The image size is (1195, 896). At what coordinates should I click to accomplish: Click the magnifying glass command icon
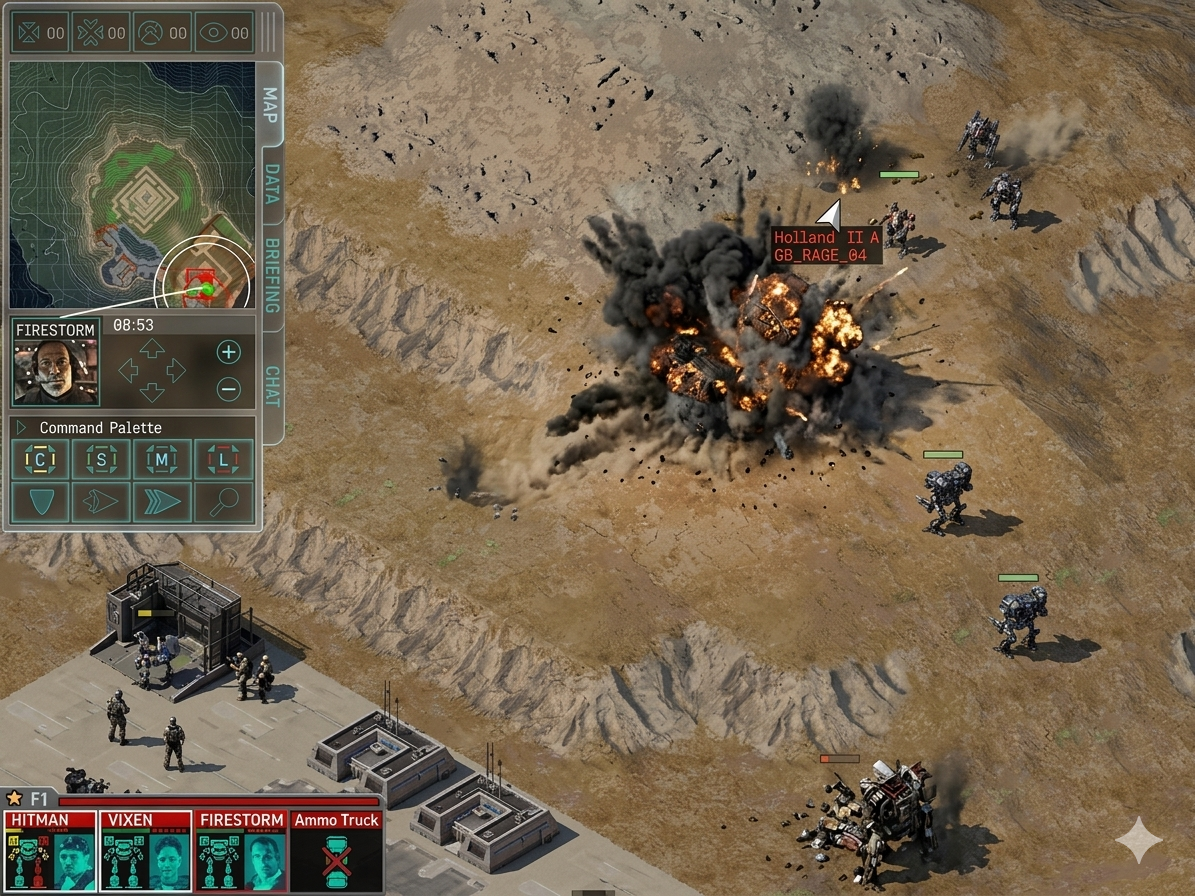[x=223, y=501]
